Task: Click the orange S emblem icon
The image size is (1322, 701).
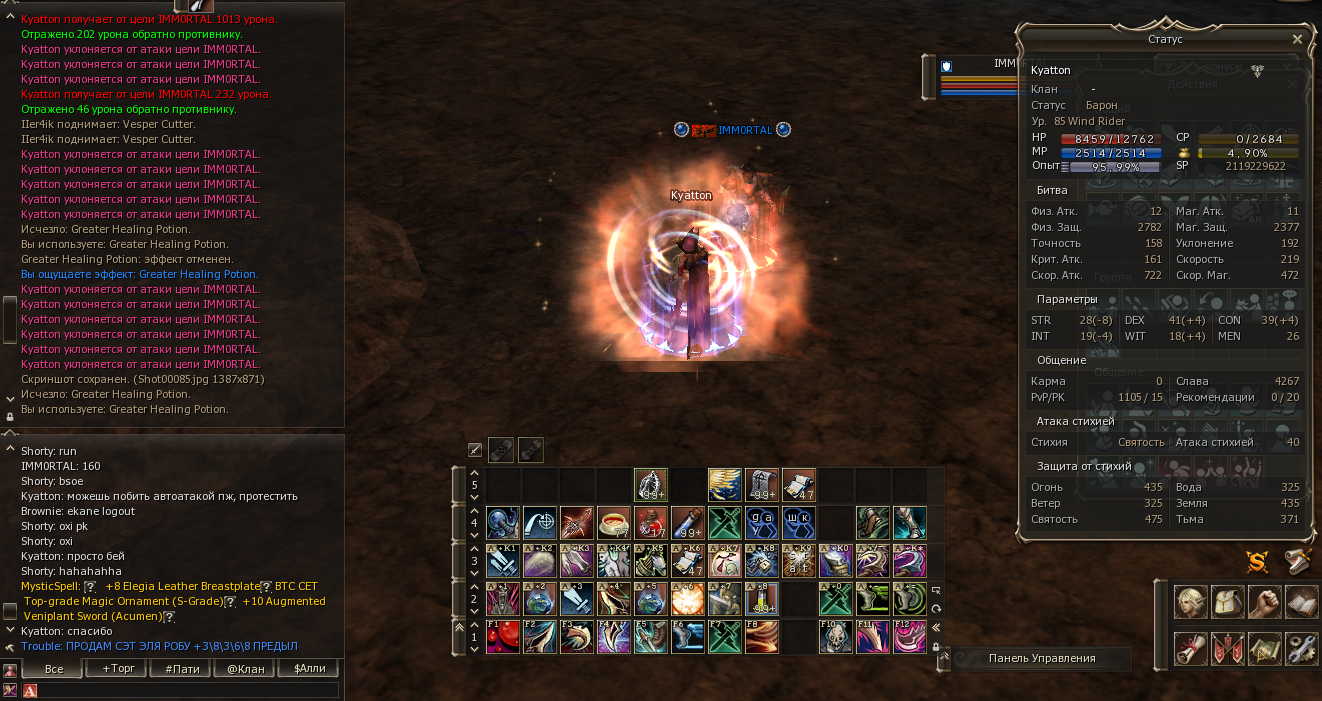Action: (x=1257, y=561)
